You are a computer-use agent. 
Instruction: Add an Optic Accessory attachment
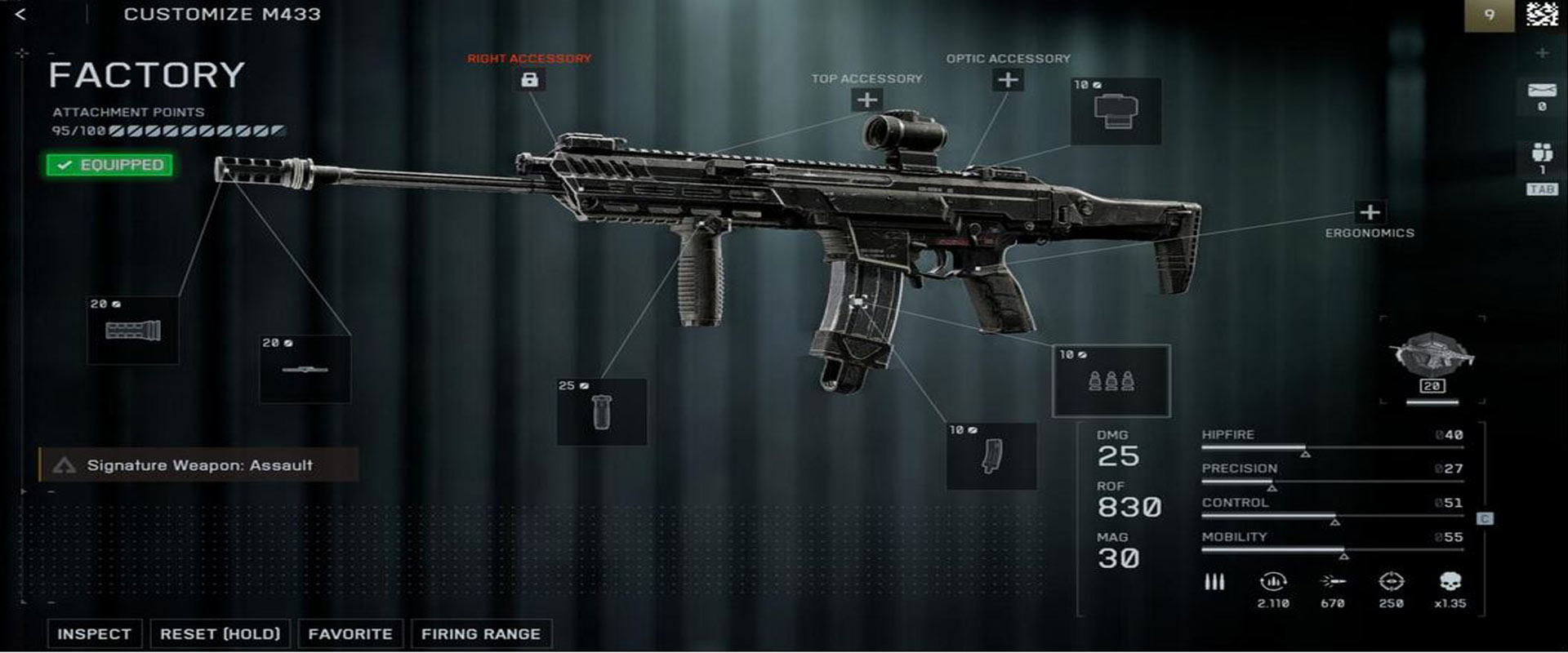click(x=1008, y=79)
